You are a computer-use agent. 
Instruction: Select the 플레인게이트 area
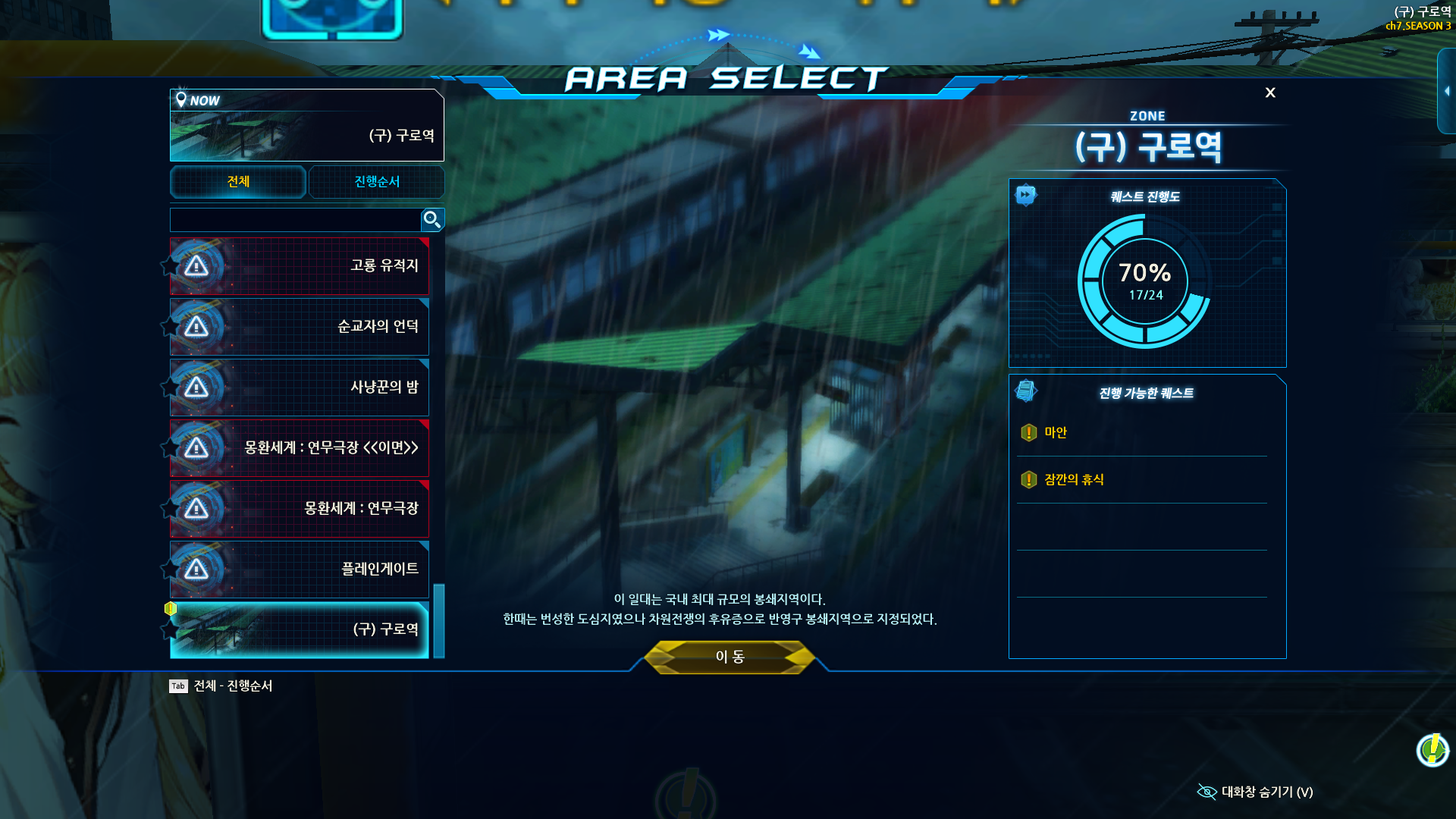pyautogui.click(x=300, y=570)
